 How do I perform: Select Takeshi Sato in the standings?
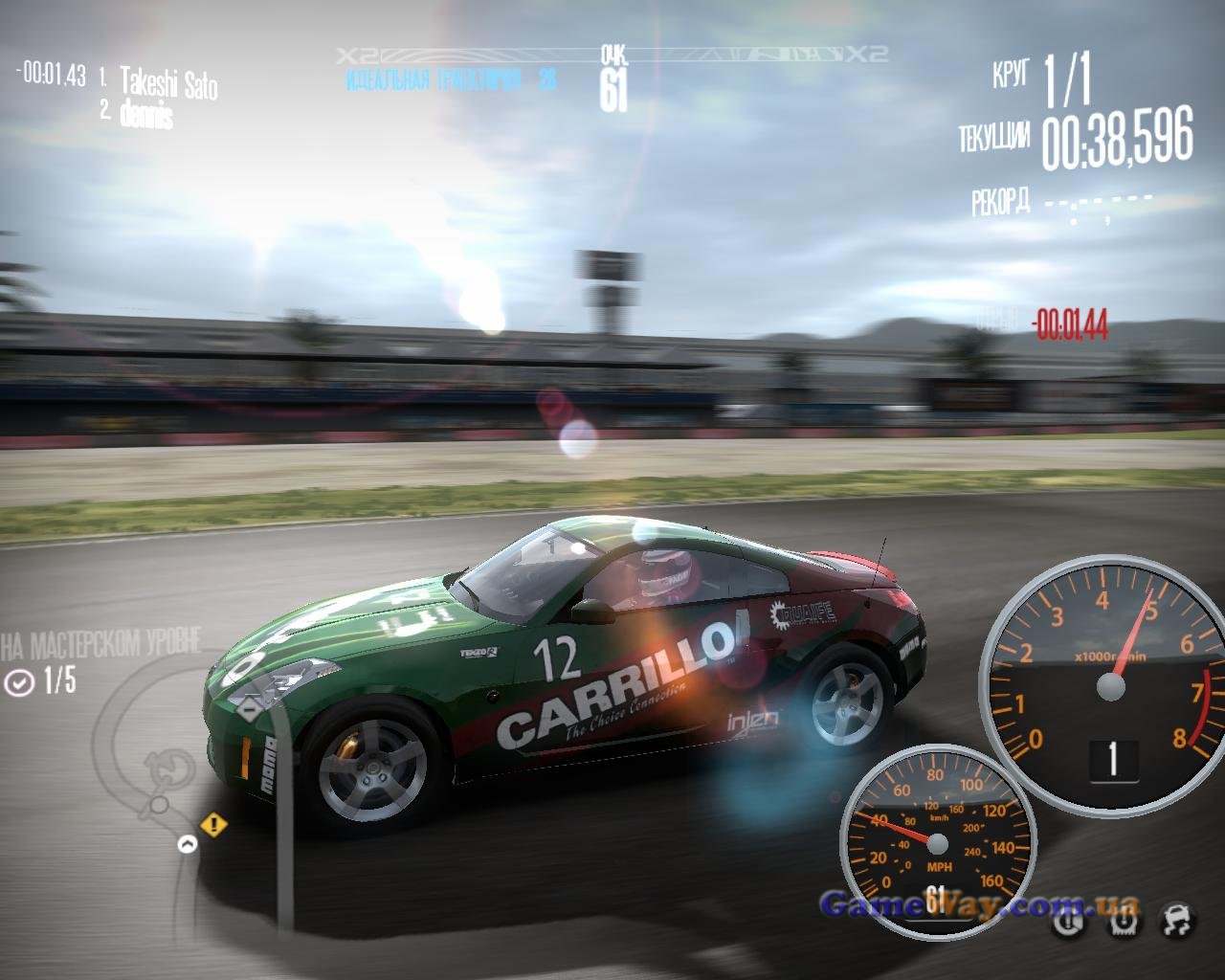tap(168, 83)
